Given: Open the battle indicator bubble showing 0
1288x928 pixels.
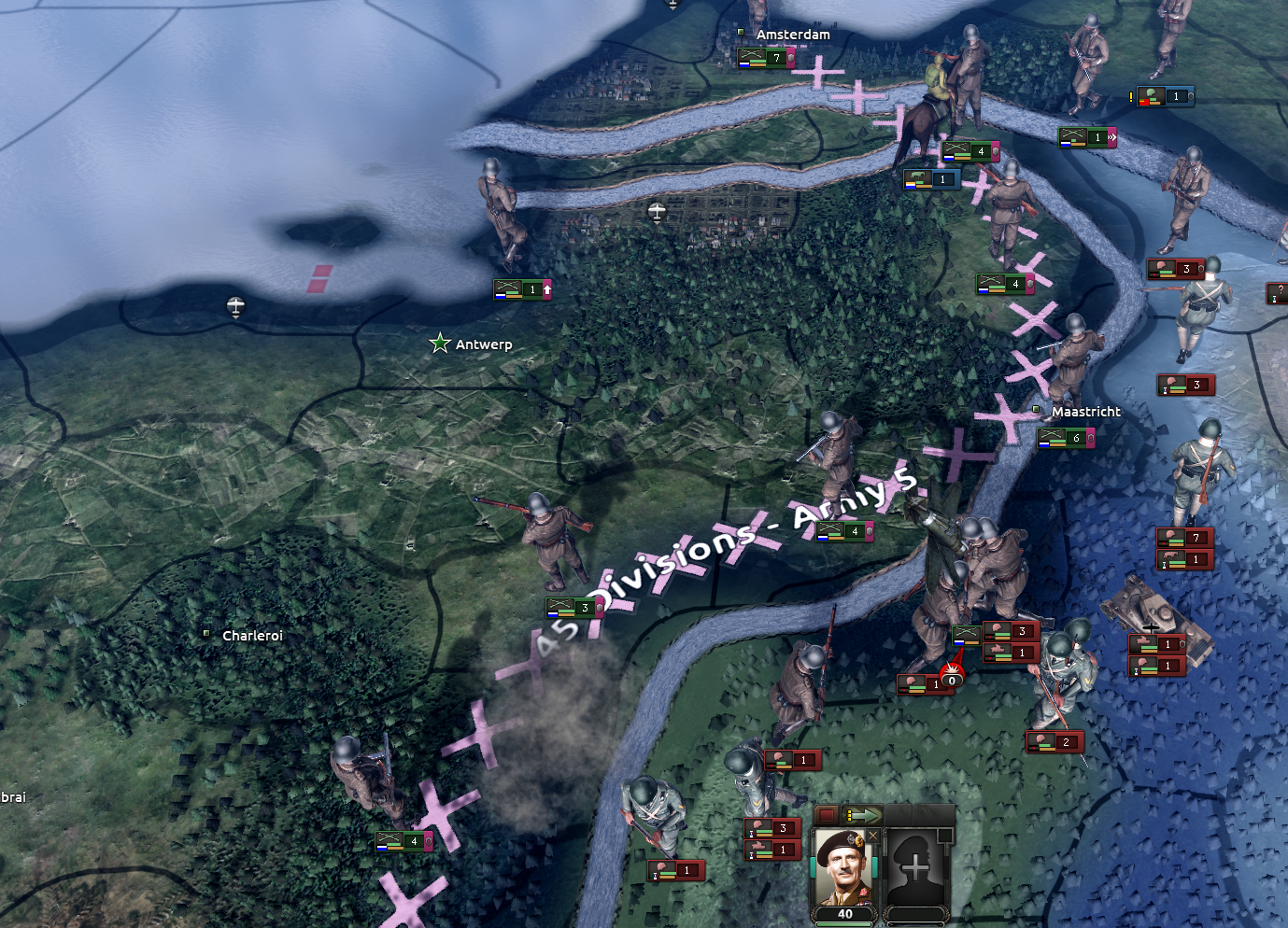Looking at the screenshot, I should click(x=951, y=679).
